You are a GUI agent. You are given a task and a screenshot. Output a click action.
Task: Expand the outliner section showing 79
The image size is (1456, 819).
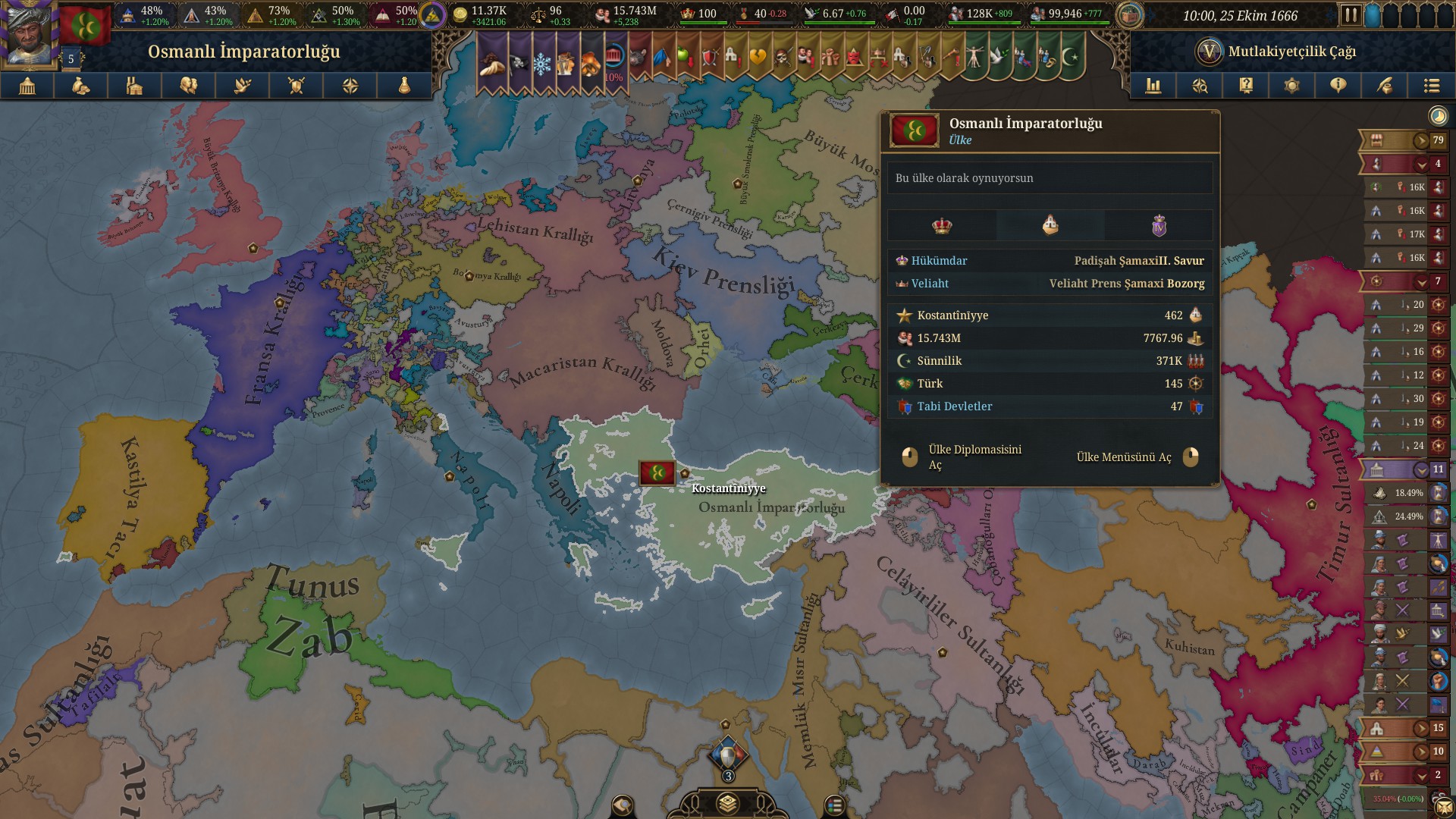point(1420,140)
